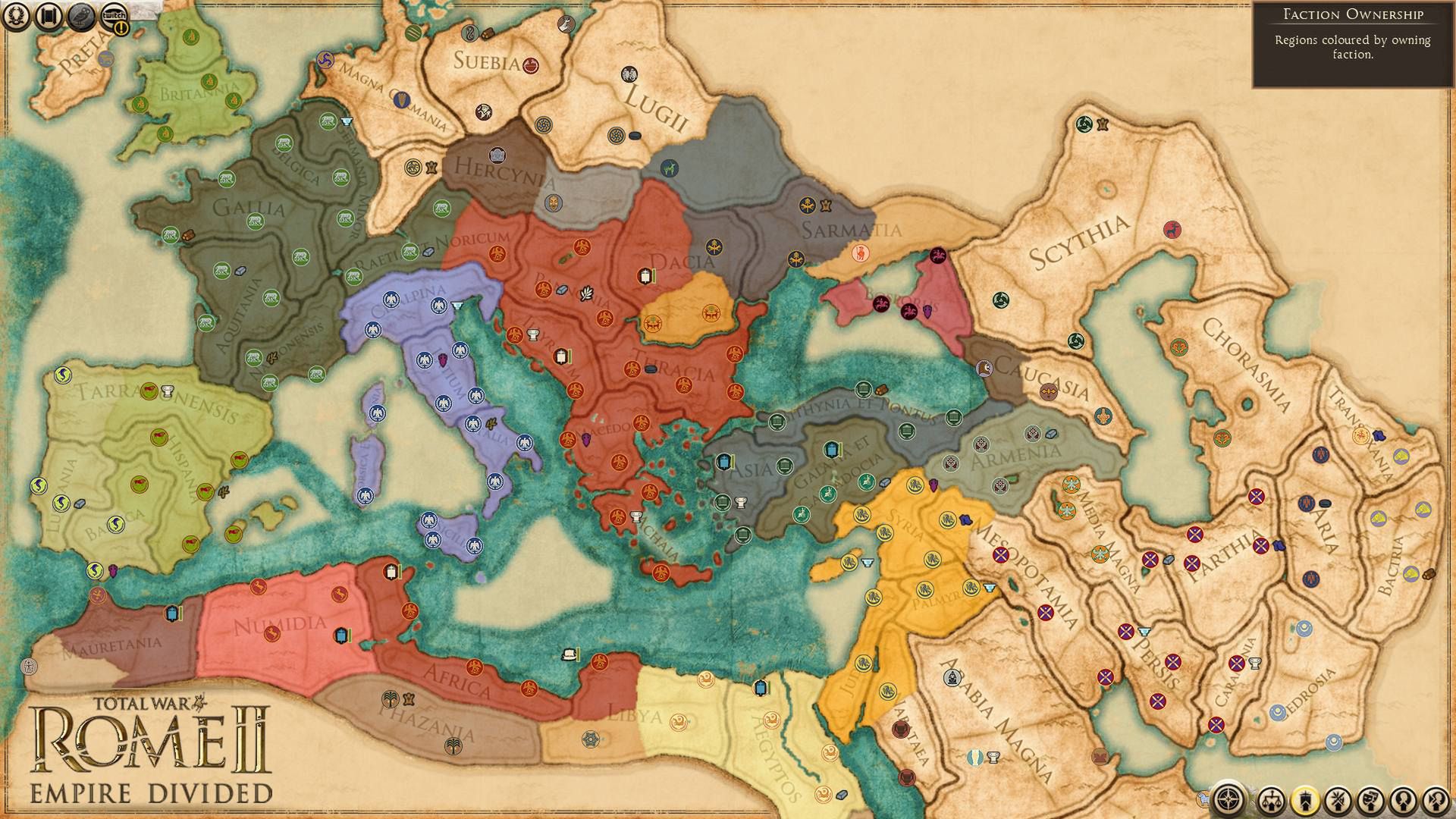1456x819 pixels.
Task: Click the rightmost recruitment figure filter icon
Action: click(1435, 800)
